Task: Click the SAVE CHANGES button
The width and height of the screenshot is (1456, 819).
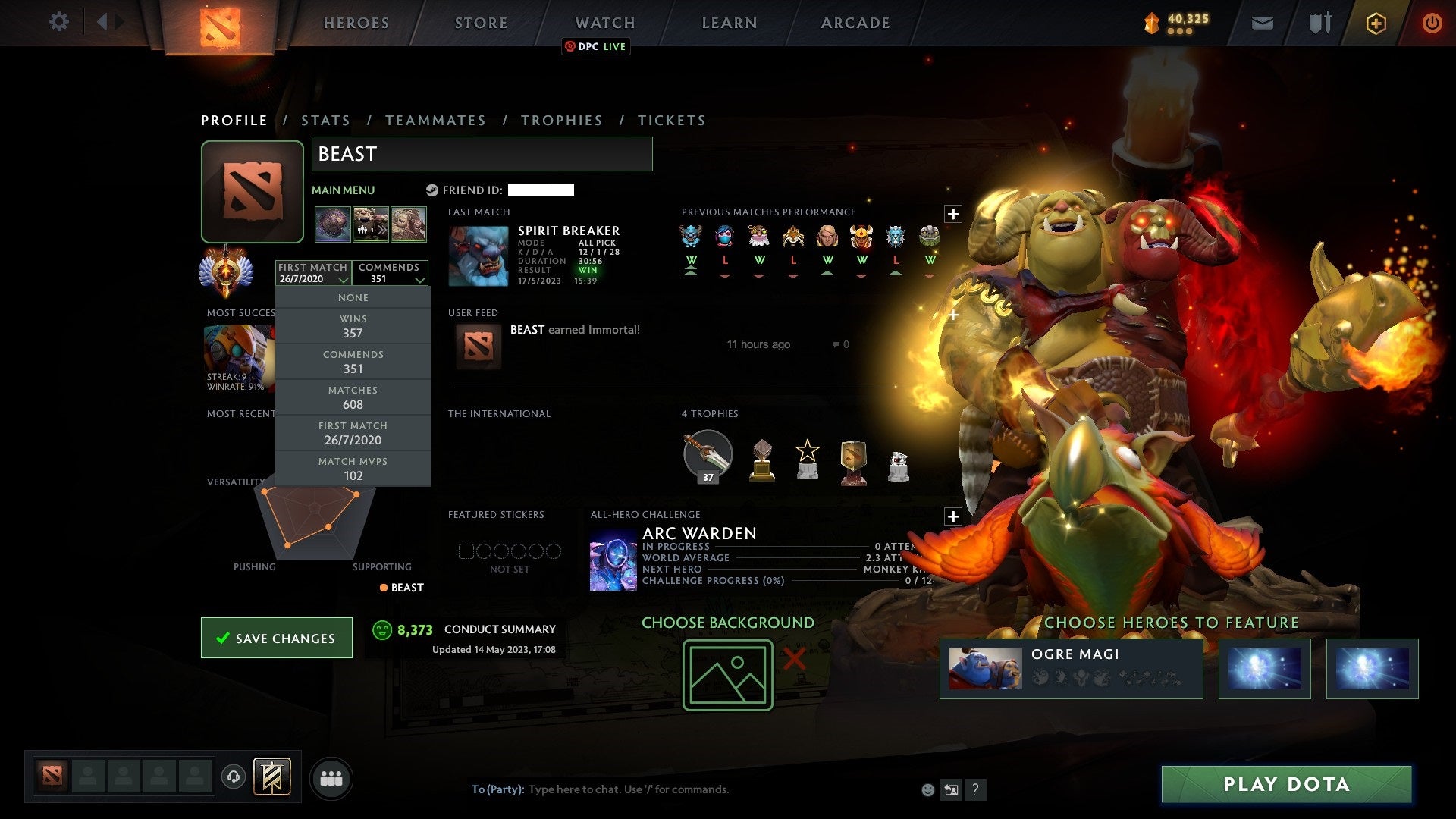Action: tap(276, 638)
